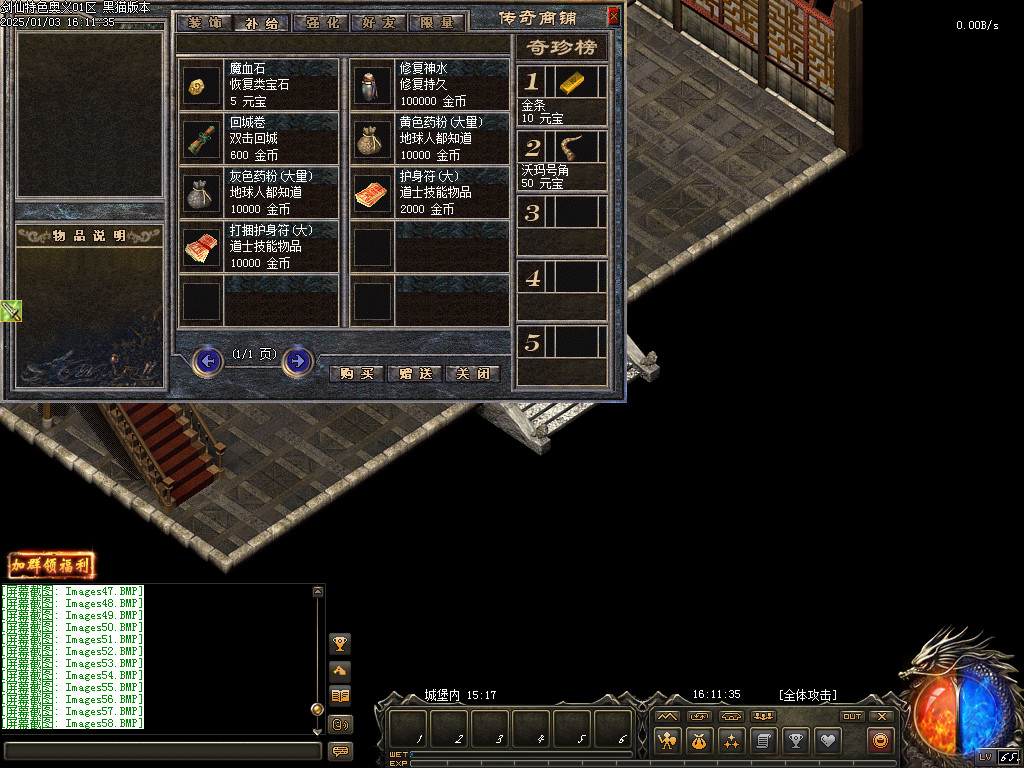The image size is (1024, 768).
Task: Select the 打捆护身符 (大) bundle
Action: coord(258,246)
